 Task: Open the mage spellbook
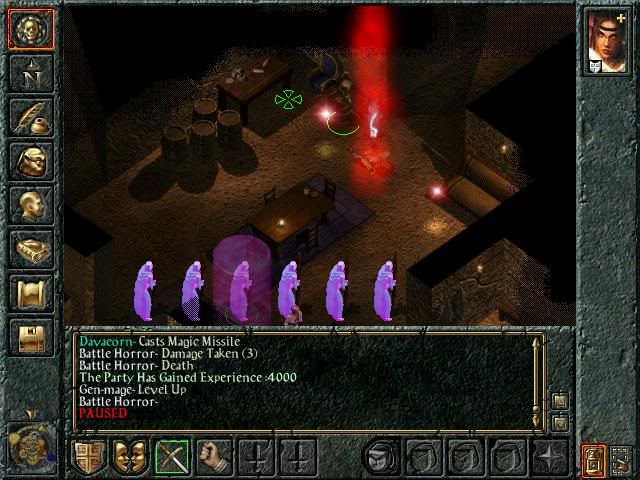(30, 248)
